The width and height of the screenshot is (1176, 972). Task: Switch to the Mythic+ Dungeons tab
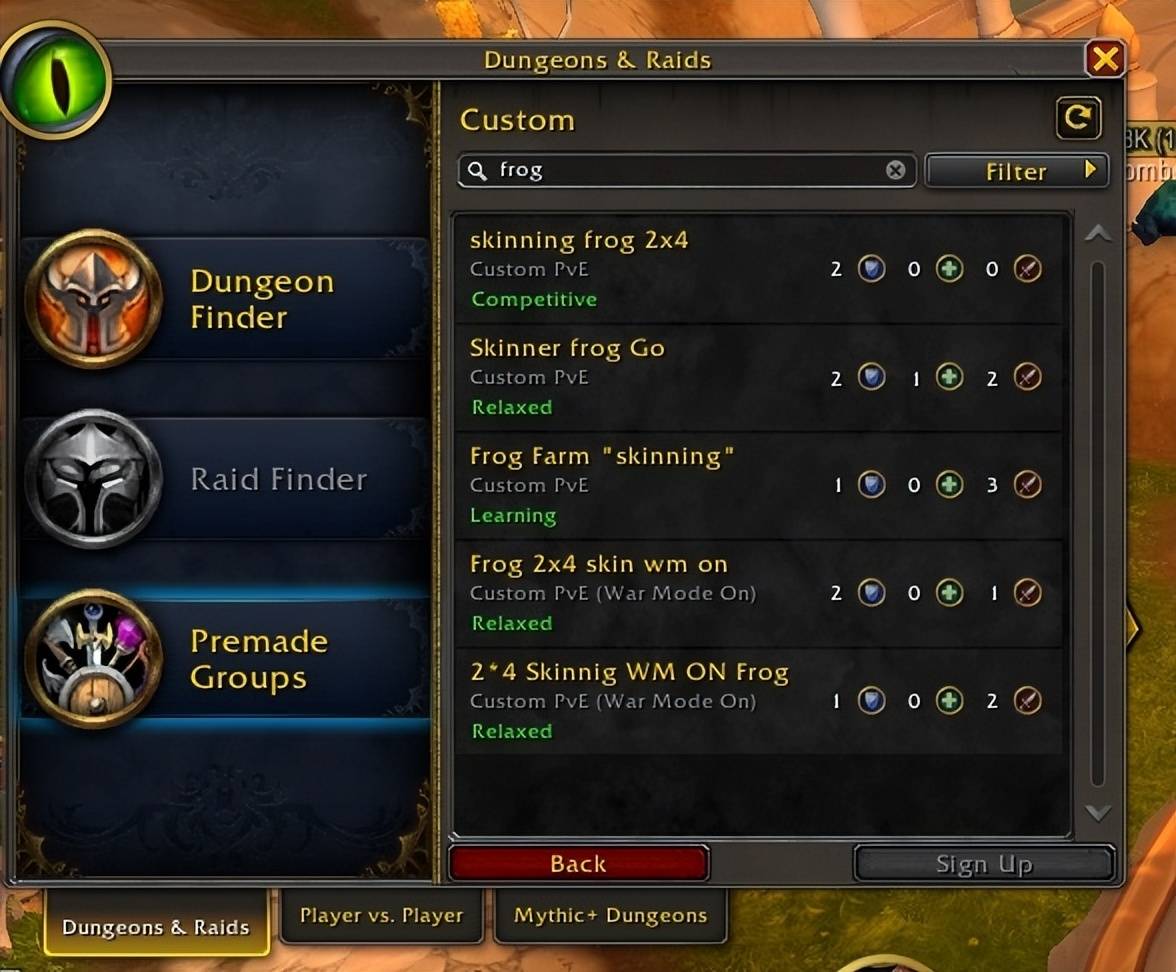click(610, 915)
